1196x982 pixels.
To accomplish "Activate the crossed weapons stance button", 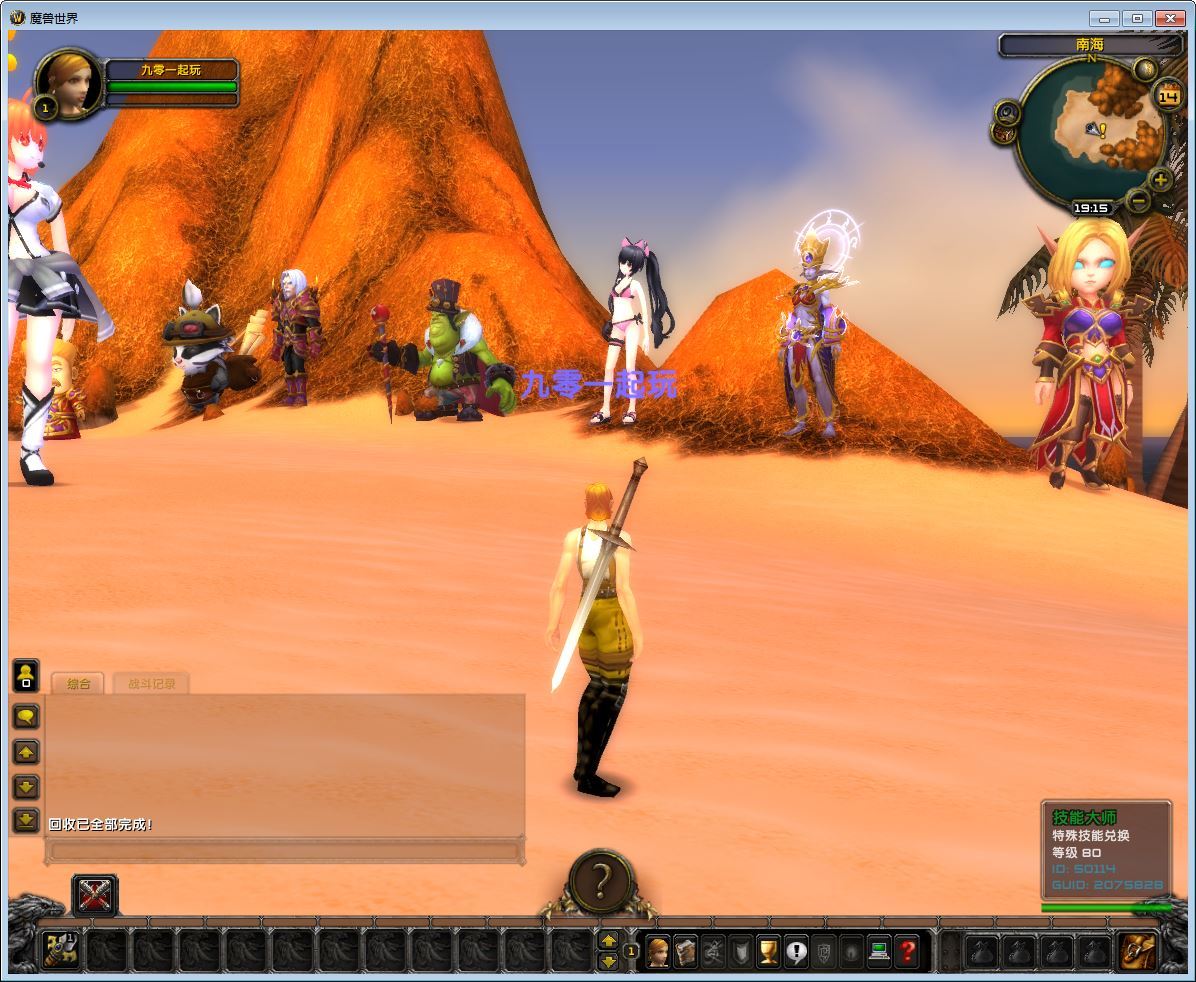I will (x=95, y=894).
